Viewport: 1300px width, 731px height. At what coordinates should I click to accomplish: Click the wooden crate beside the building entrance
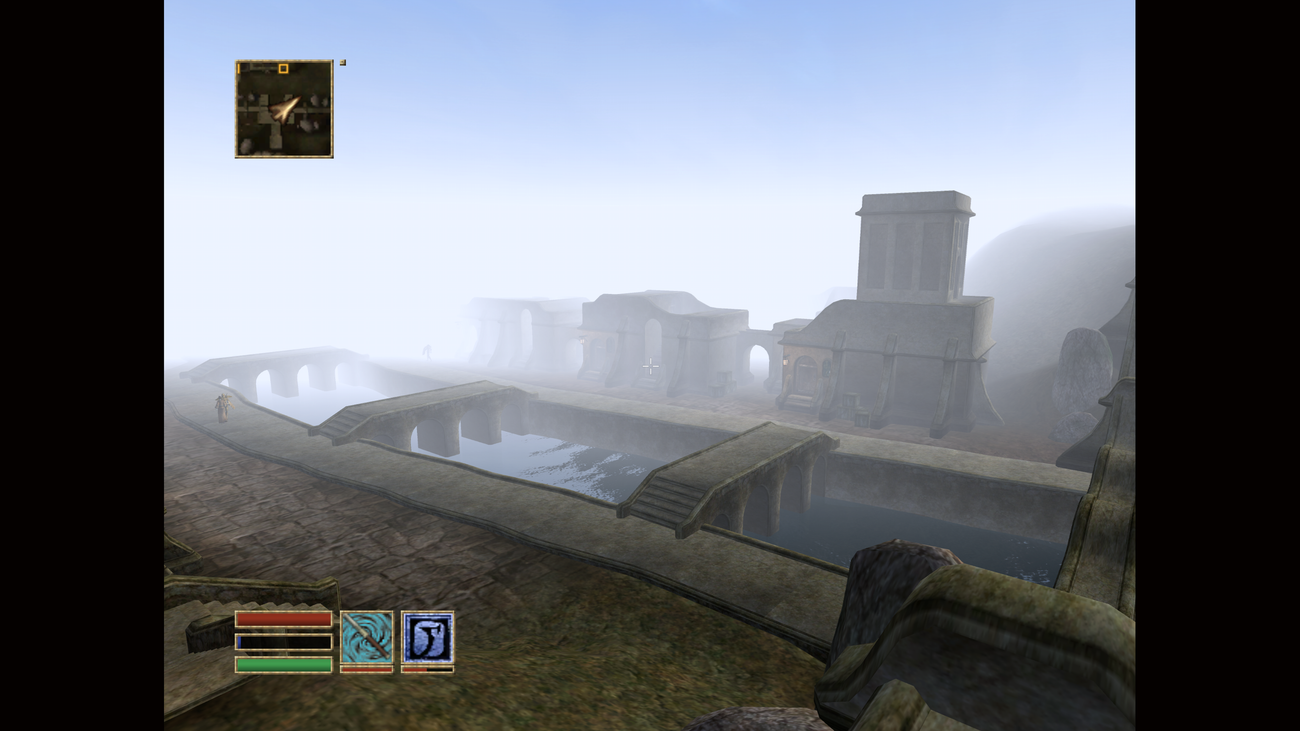[850, 399]
